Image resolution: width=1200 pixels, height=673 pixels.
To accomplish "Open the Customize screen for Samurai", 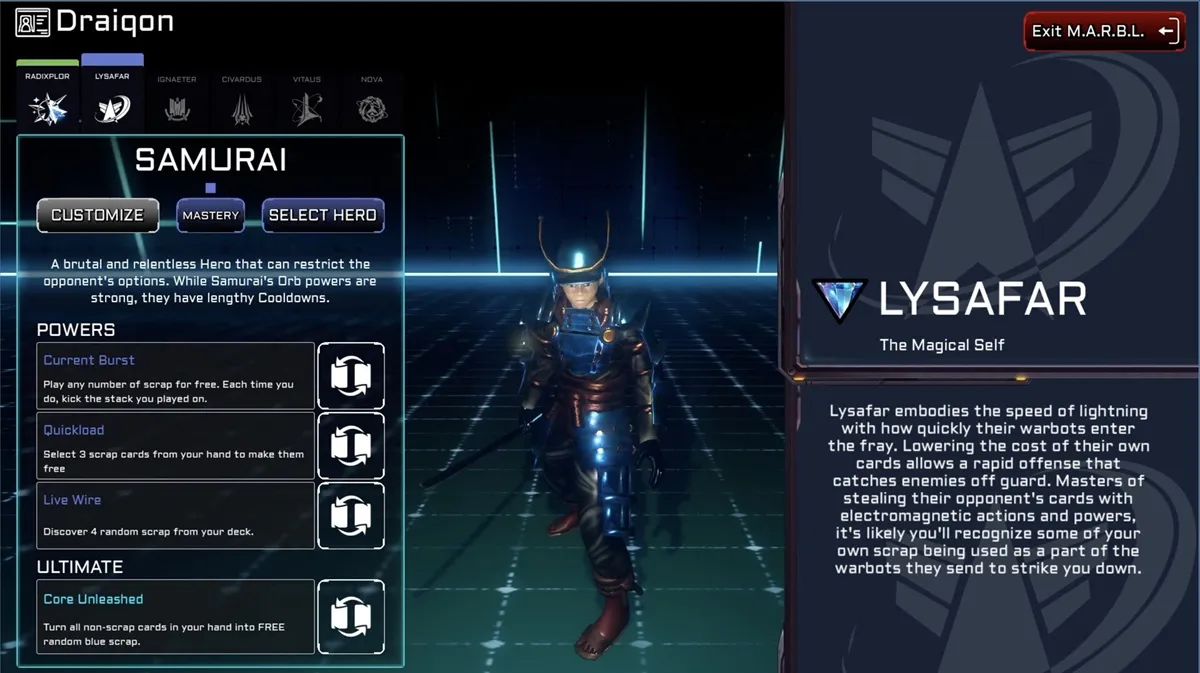I will click(x=98, y=215).
